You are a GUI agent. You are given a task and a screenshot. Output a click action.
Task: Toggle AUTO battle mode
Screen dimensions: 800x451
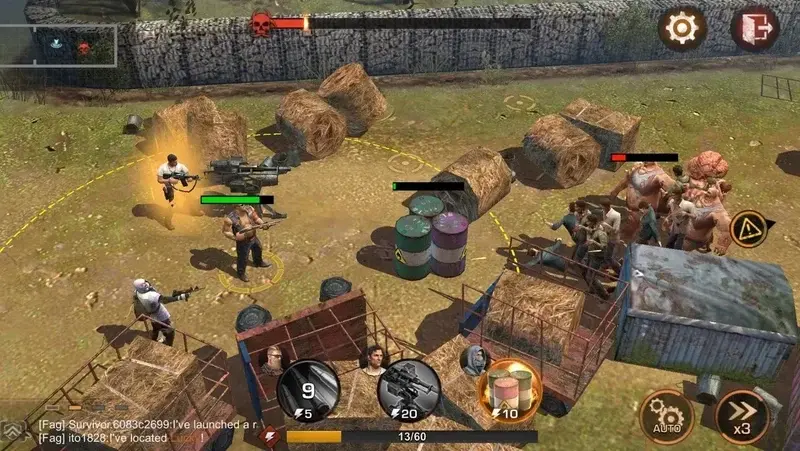[x=667, y=415]
